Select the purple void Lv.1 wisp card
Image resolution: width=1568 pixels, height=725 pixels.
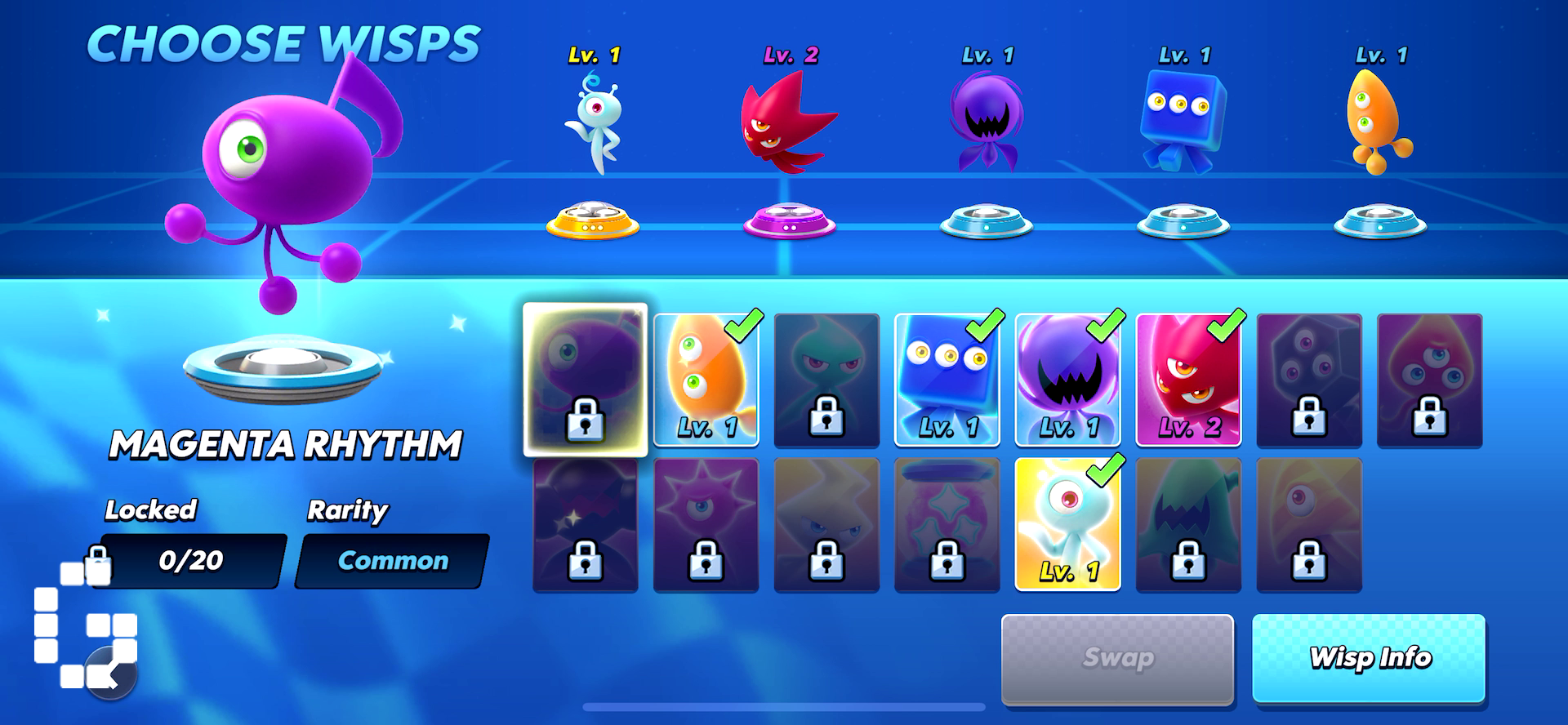[1067, 380]
